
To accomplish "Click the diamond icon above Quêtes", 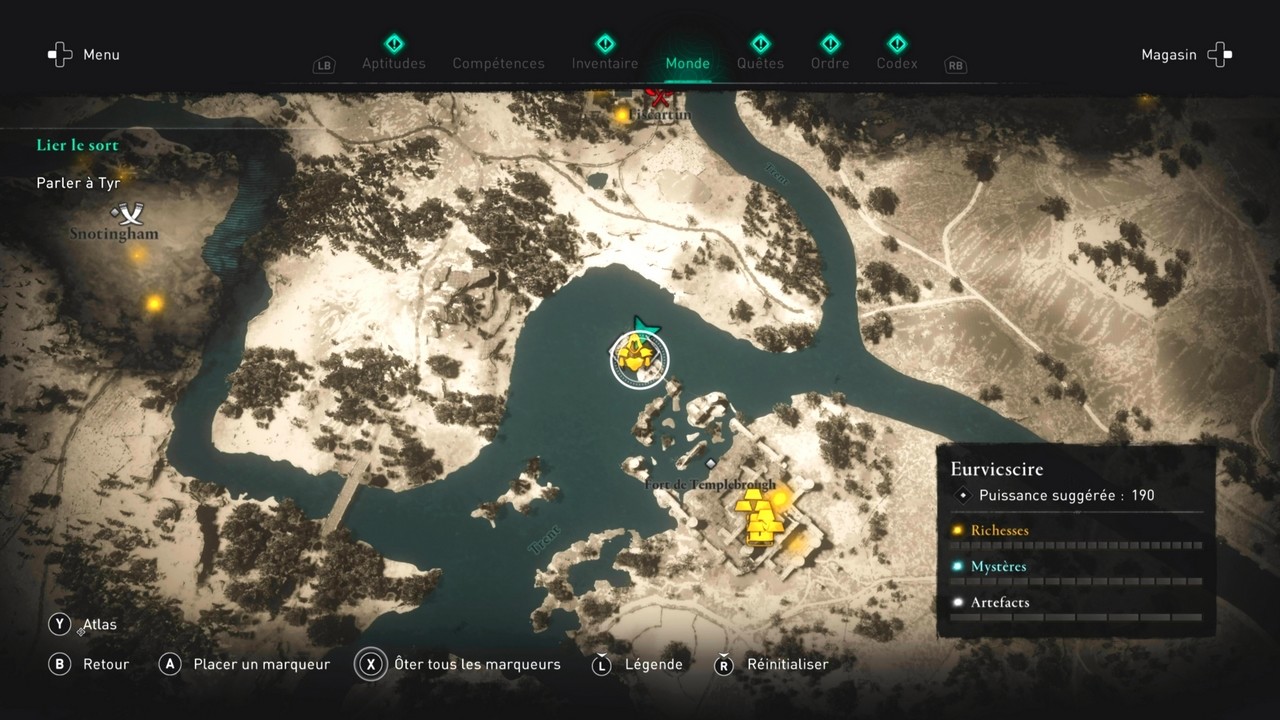I will click(x=760, y=43).
